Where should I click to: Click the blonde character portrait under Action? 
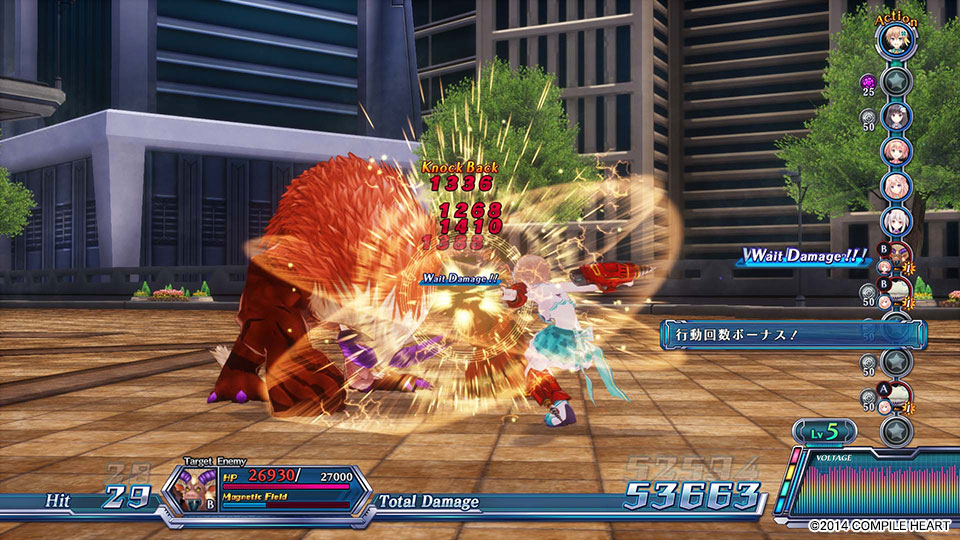(896, 41)
